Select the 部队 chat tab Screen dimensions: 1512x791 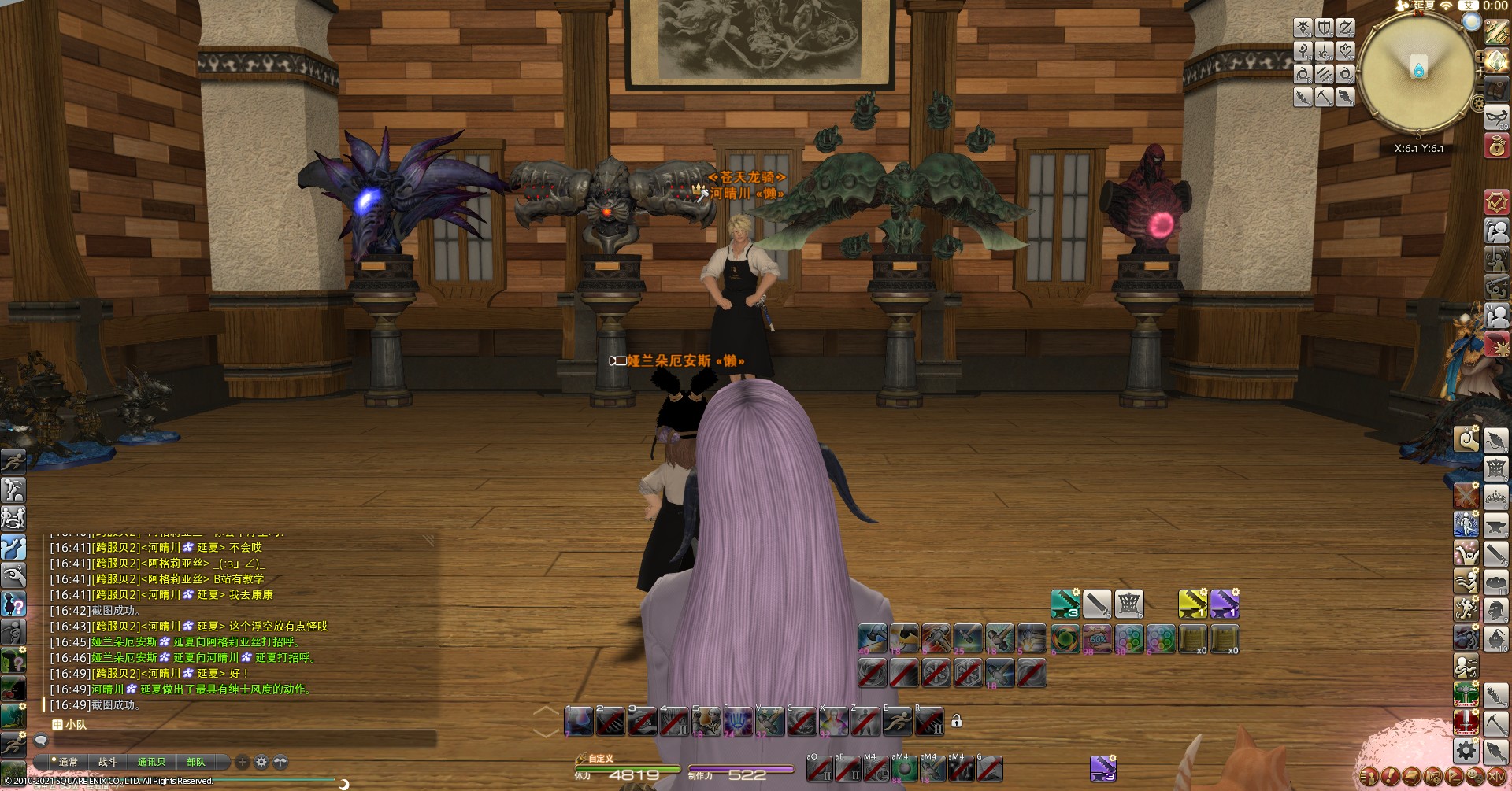(195, 762)
